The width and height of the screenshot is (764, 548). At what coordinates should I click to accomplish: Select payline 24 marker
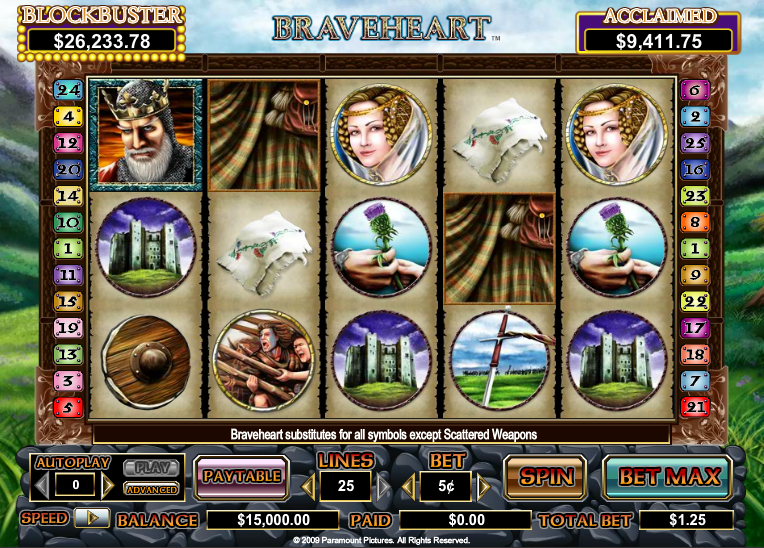[68, 90]
